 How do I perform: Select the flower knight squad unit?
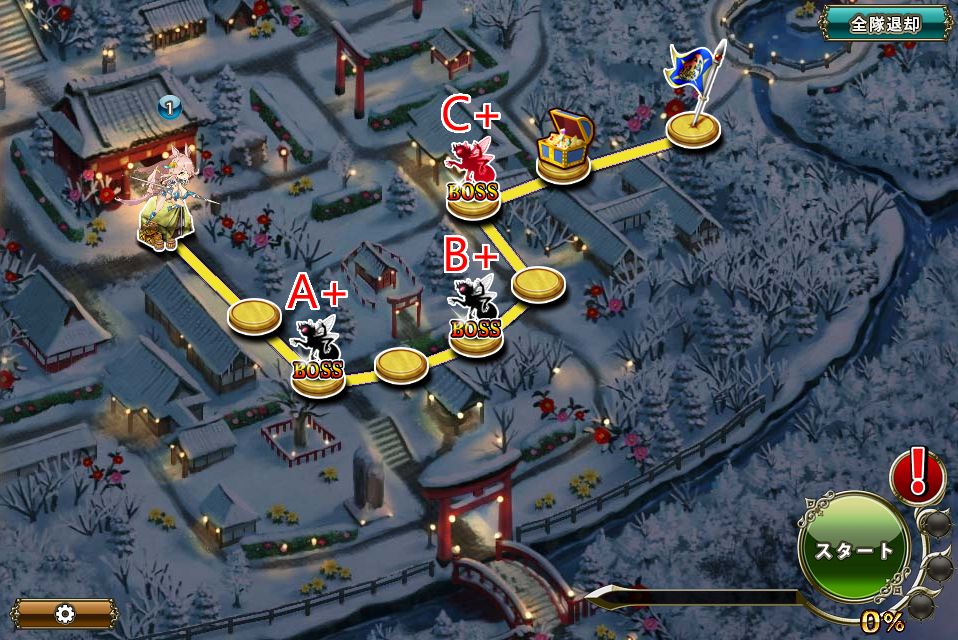pos(162,207)
